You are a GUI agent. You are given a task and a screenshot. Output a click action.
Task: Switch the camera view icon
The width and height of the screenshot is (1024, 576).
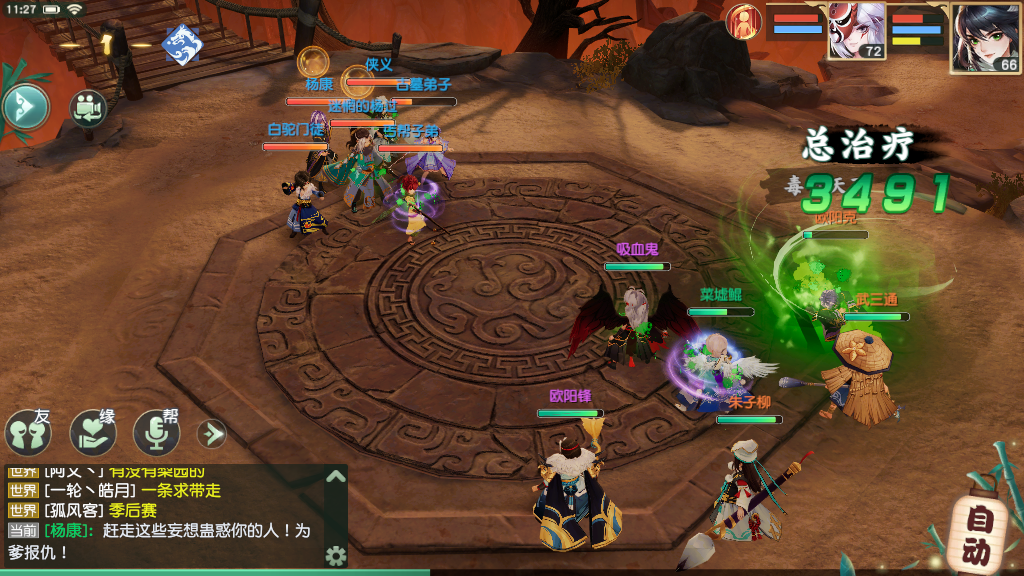click(88, 108)
